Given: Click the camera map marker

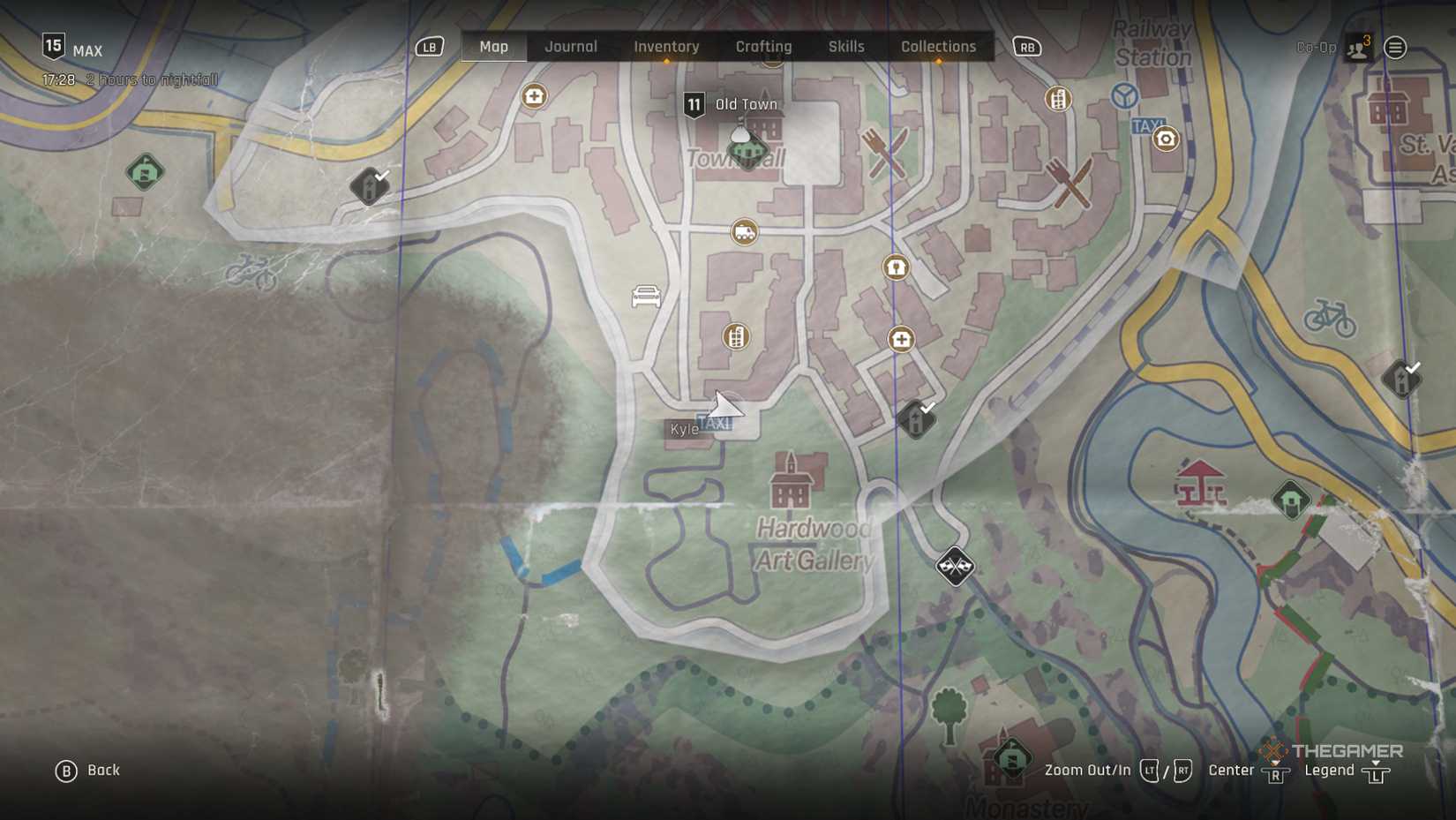Looking at the screenshot, I should [1166, 139].
